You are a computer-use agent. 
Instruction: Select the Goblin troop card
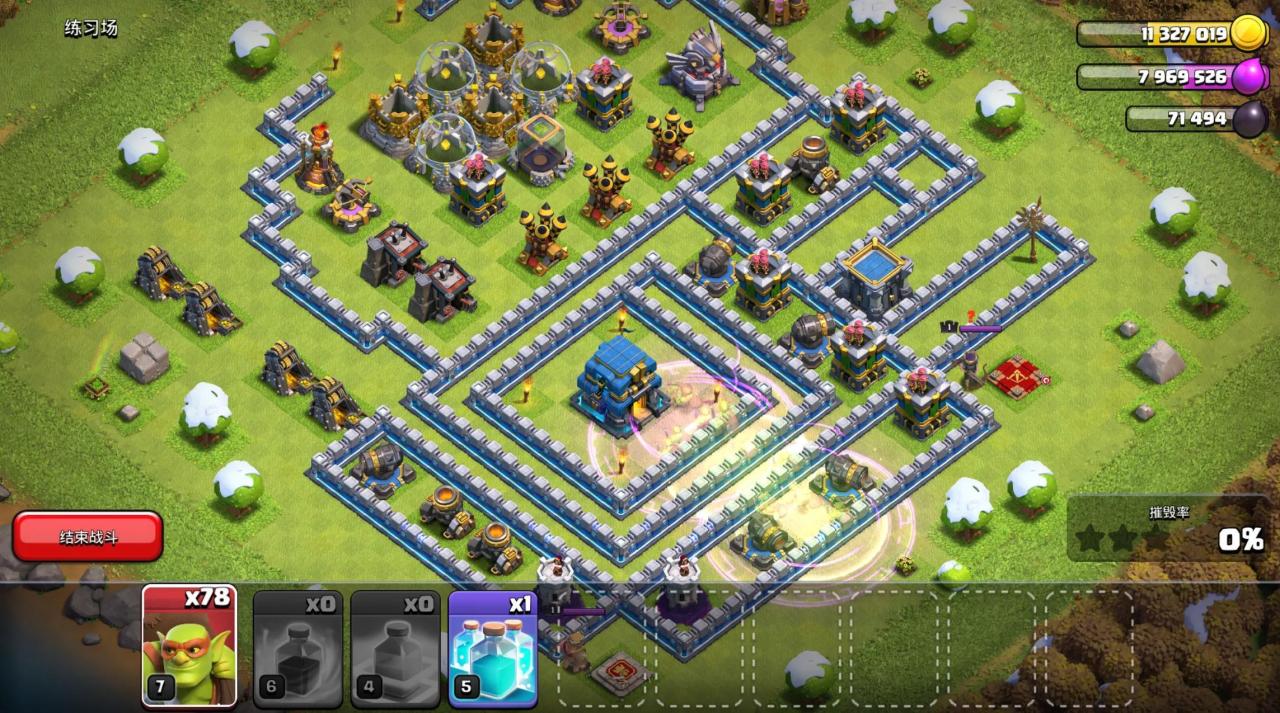coord(189,645)
